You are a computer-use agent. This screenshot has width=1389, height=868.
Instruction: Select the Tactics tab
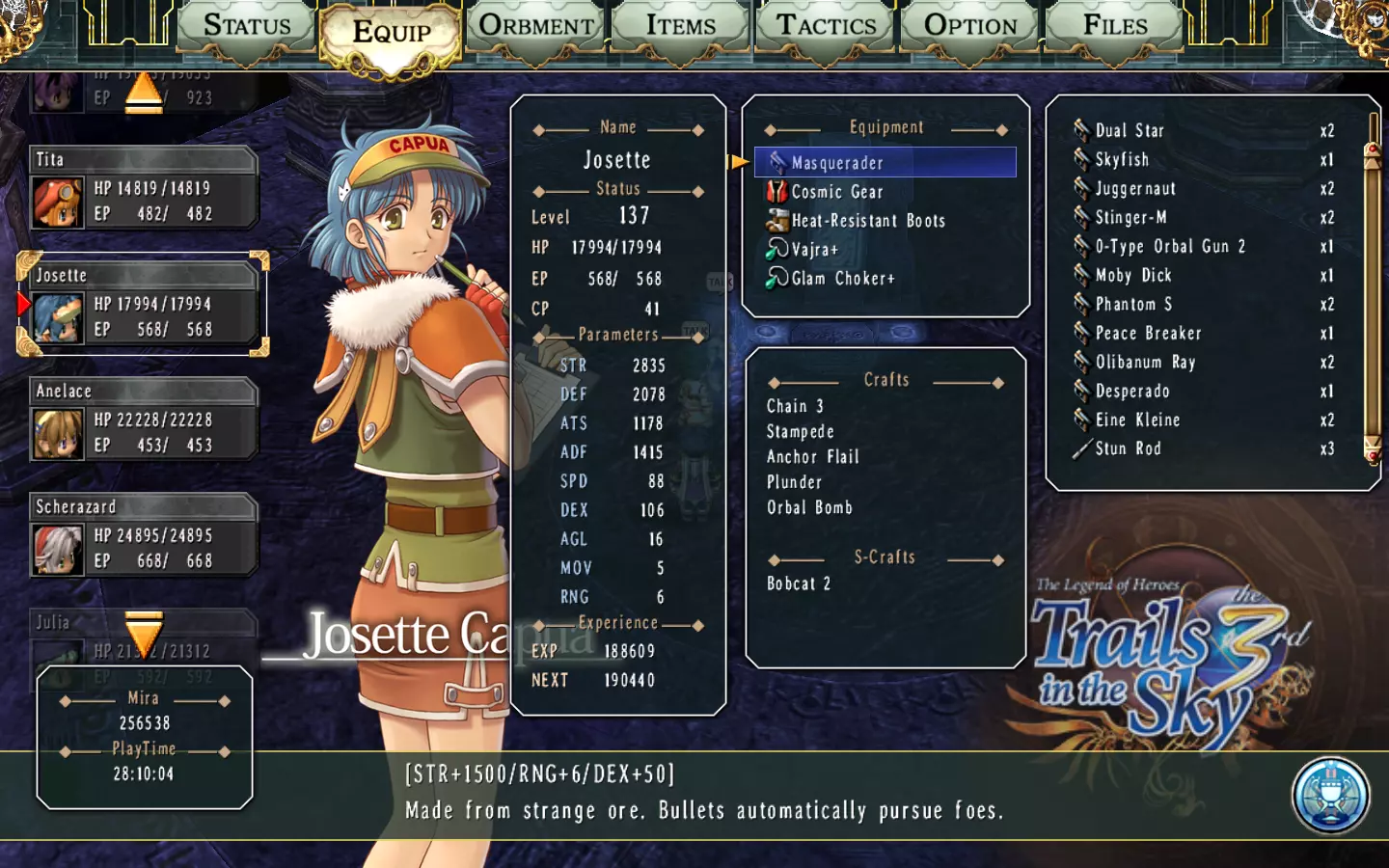827,26
